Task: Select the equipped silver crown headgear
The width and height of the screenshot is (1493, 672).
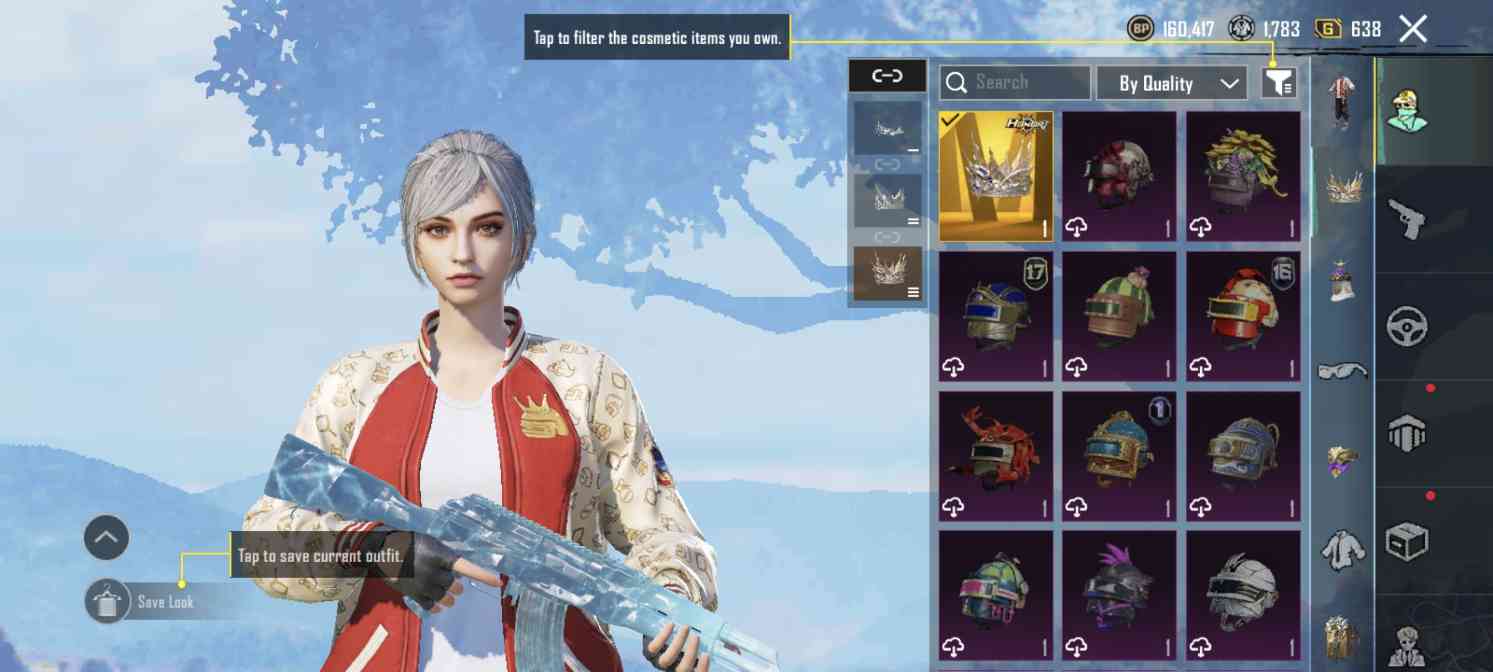Action: coord(995,176)
